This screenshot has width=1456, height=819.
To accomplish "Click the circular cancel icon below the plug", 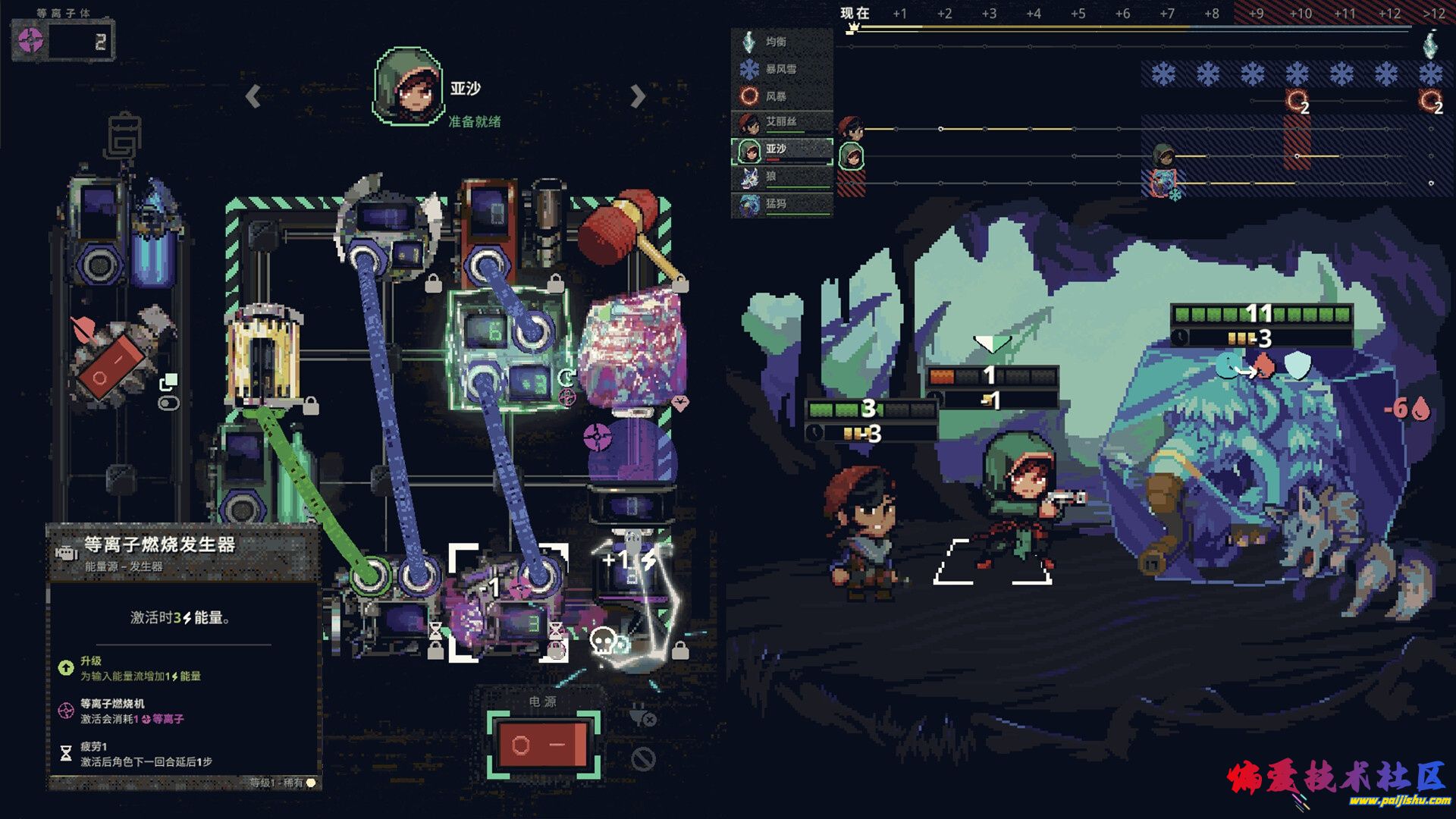I will 643,758.
